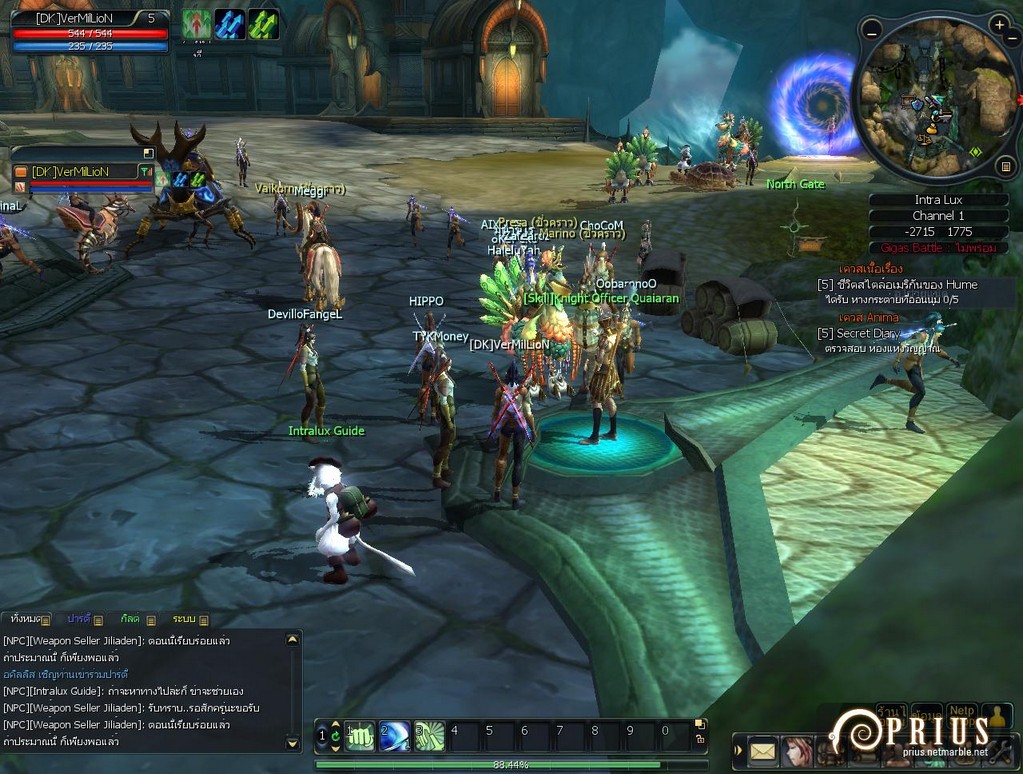Viewport: 1023px width, 774px height.
Task: Show the yellow ระบบ chat tab
Action: (184, 619)
